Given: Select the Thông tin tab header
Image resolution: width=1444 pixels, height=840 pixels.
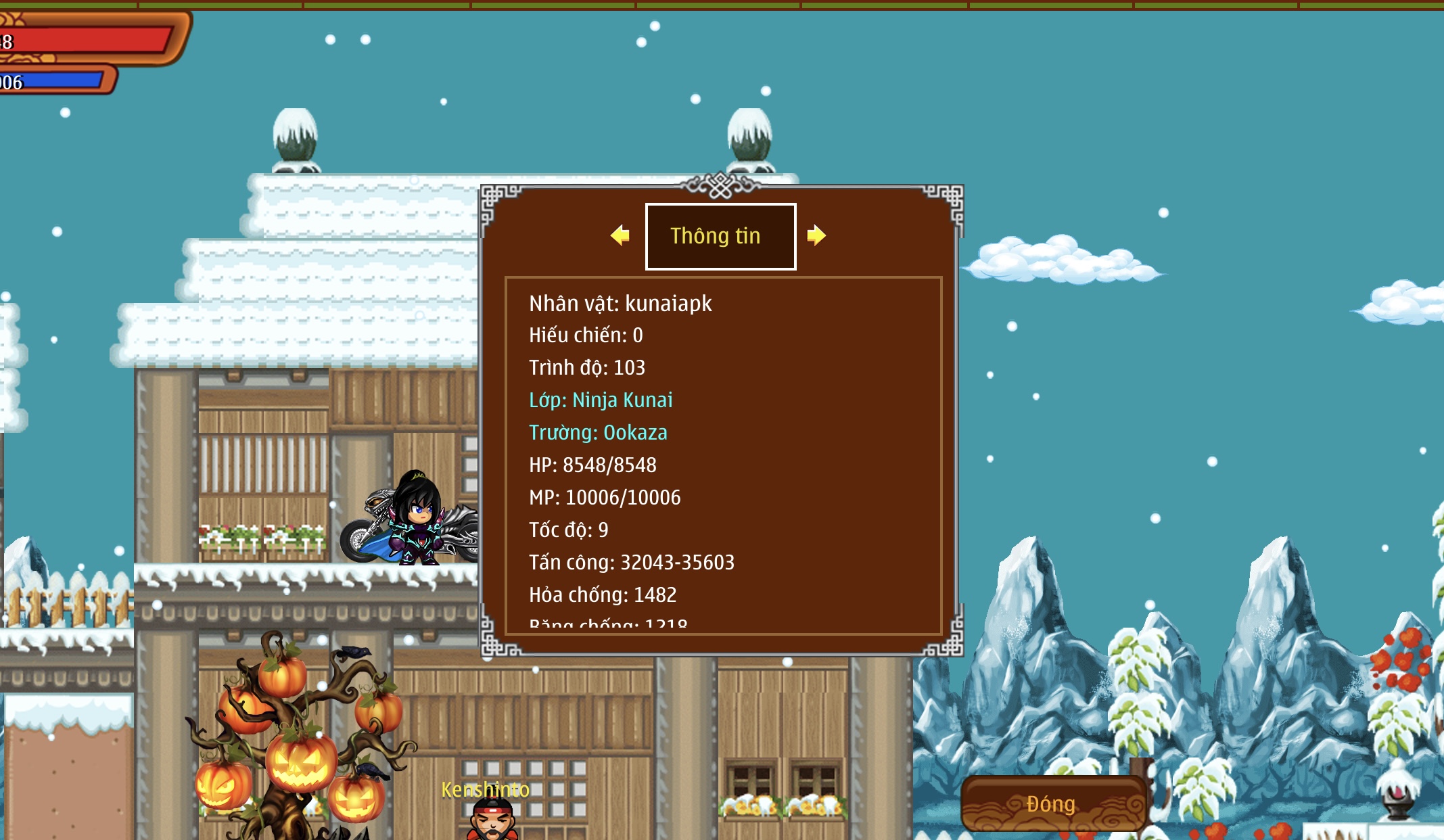Looking at the screenshot, I should point(720,236).
